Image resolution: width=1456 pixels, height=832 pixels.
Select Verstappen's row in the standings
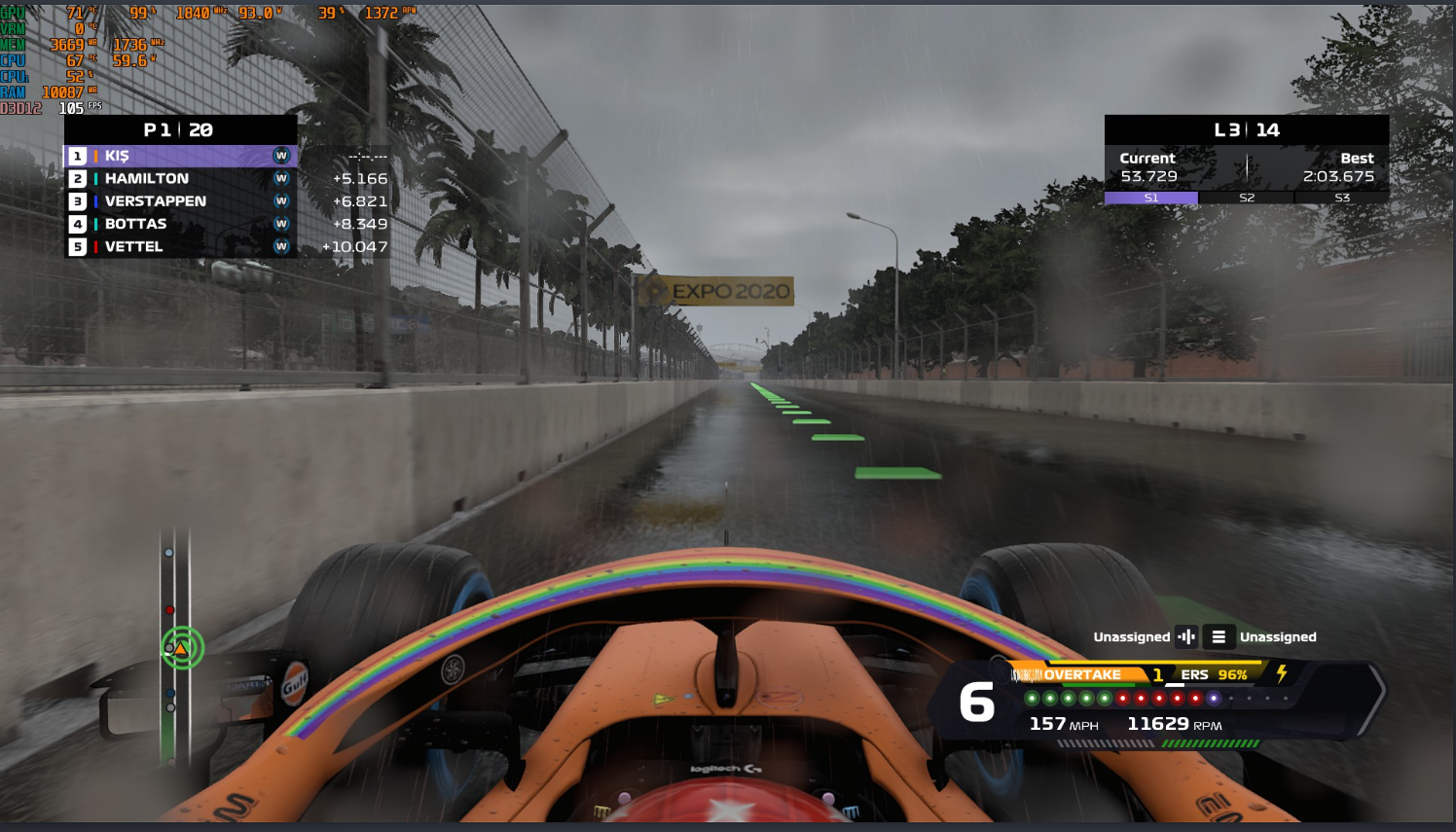click(180, 201)
